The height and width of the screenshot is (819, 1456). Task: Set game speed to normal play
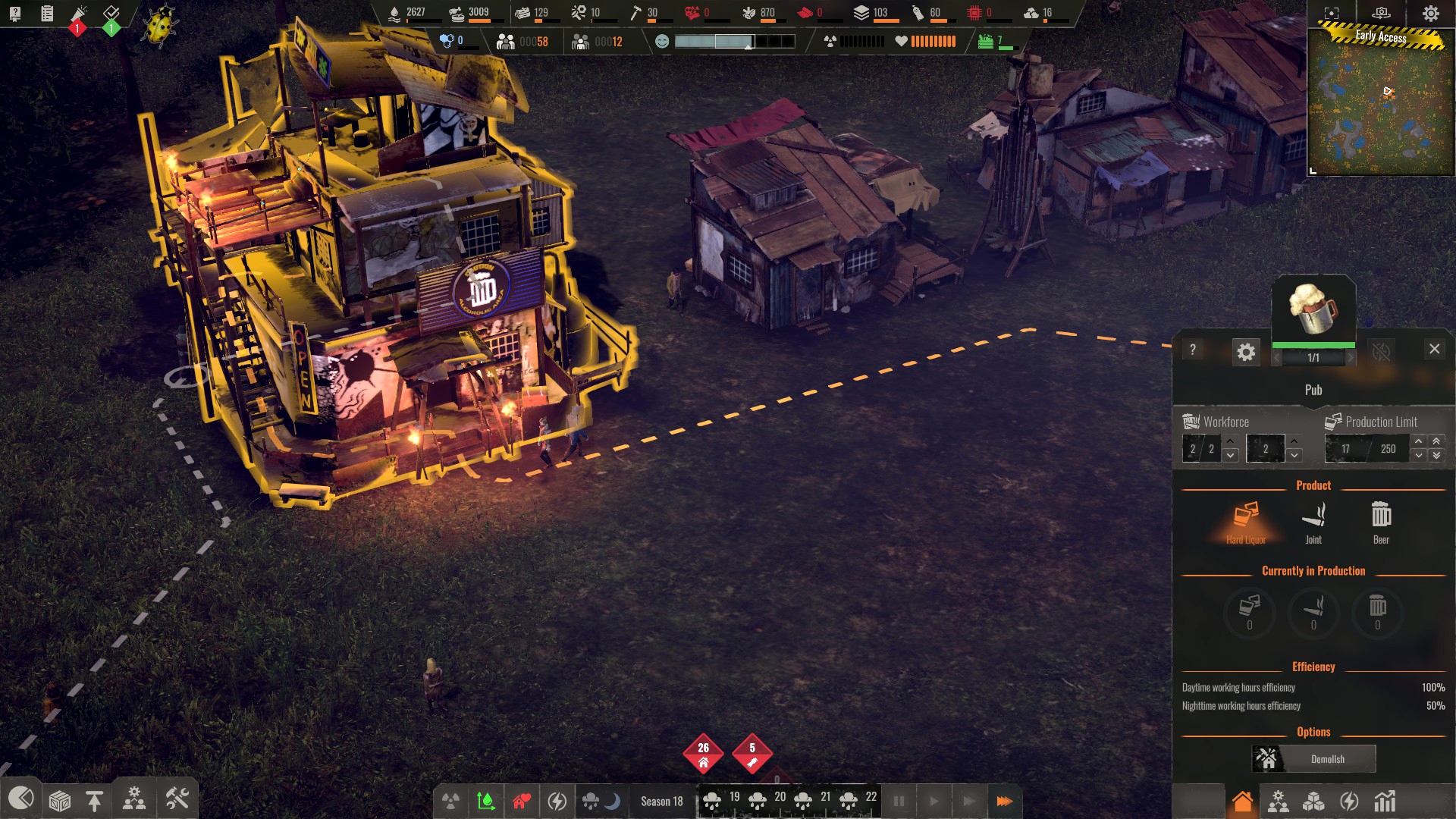coord(934,801)
